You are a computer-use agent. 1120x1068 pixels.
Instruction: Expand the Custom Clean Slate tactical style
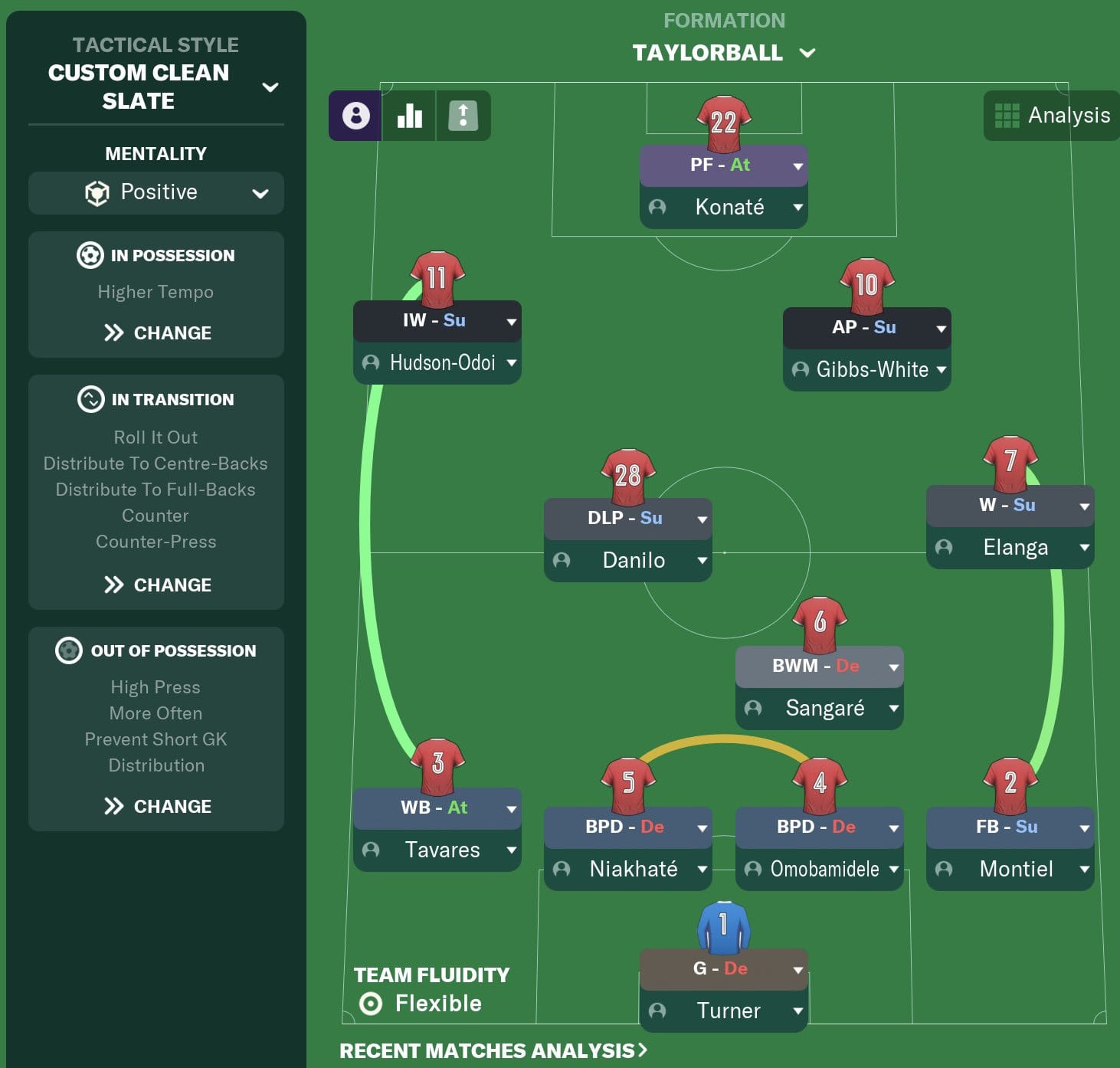(x=270, y=87)
